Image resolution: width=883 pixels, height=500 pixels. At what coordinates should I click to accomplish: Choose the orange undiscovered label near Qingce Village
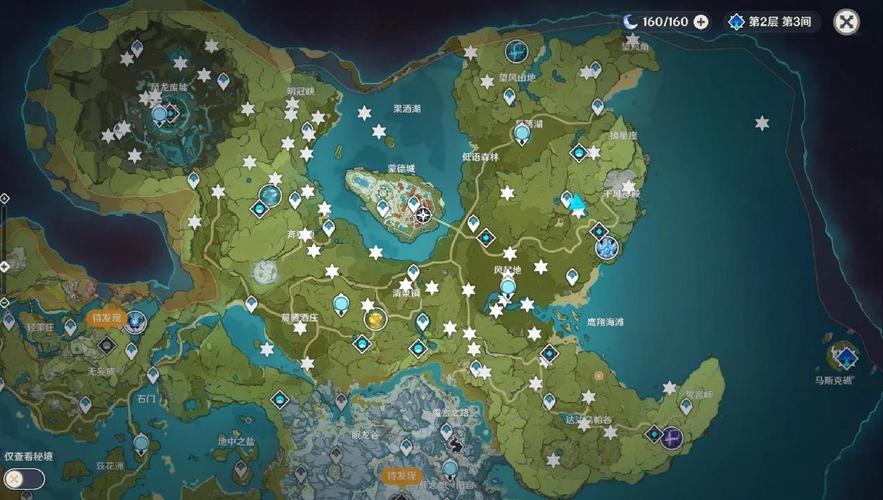(x=104, y=318)
